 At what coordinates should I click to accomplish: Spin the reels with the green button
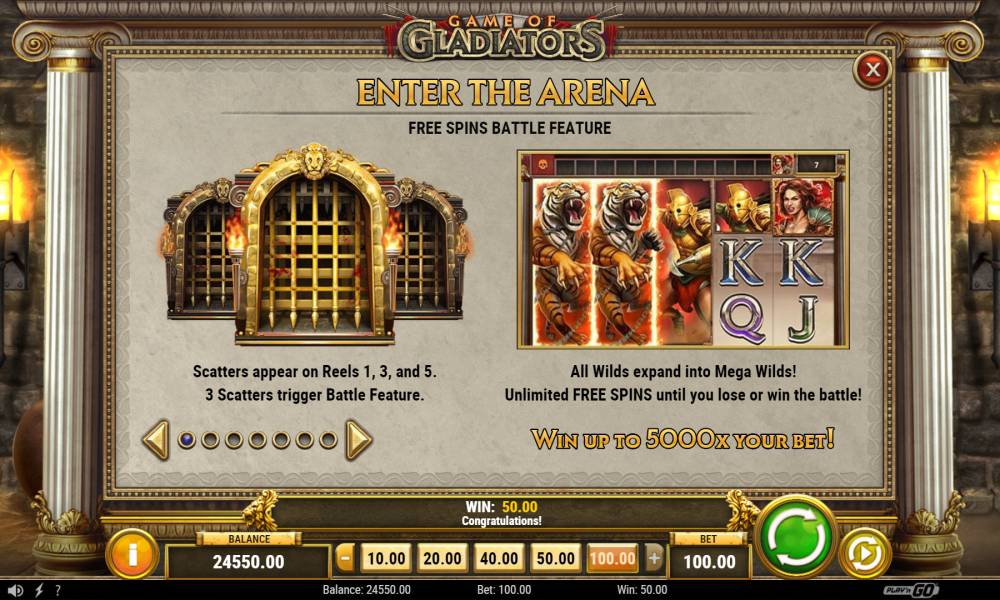click(796, 537)
